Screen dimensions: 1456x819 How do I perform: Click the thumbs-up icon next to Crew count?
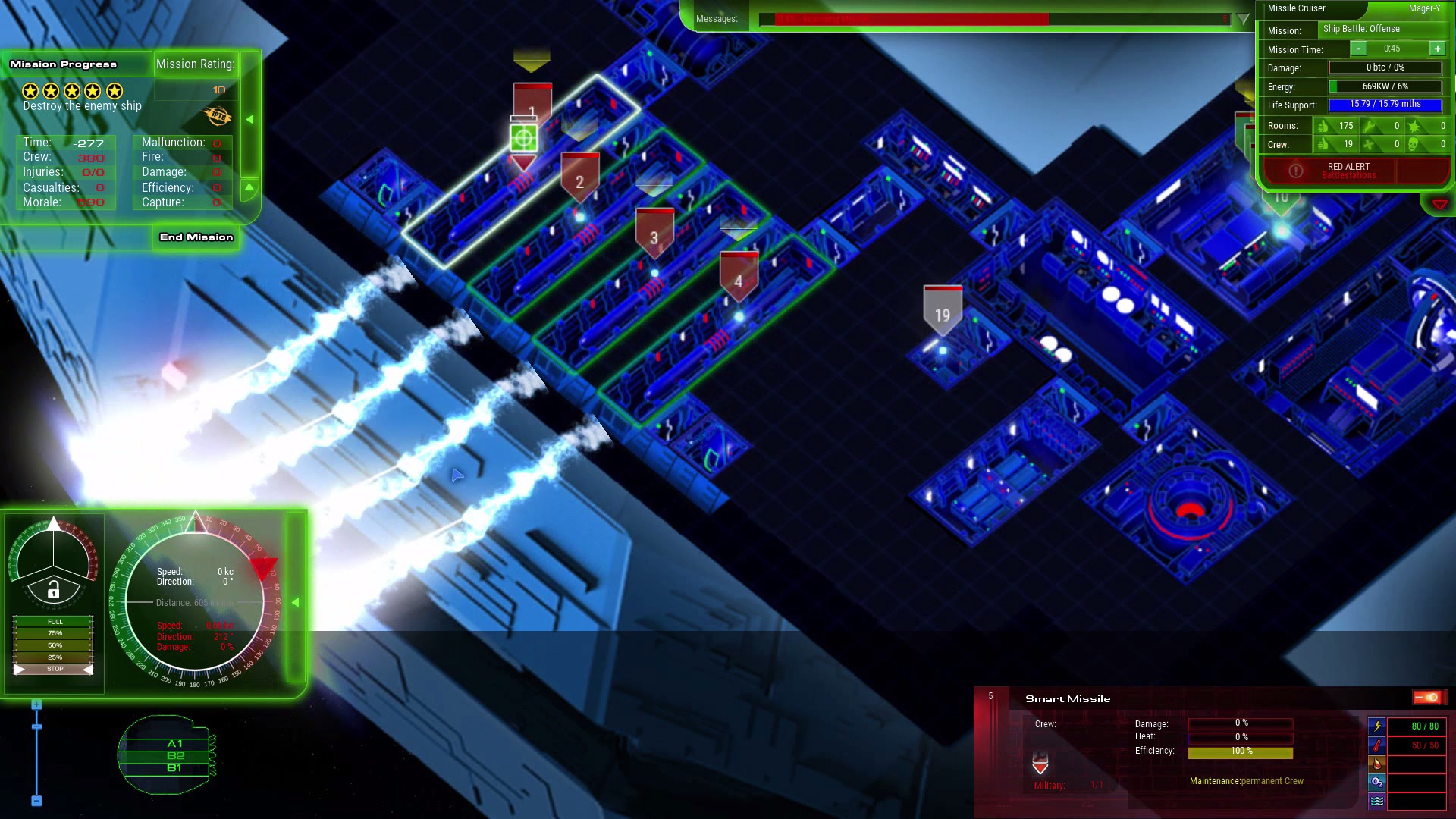[x=1323, y=145]
